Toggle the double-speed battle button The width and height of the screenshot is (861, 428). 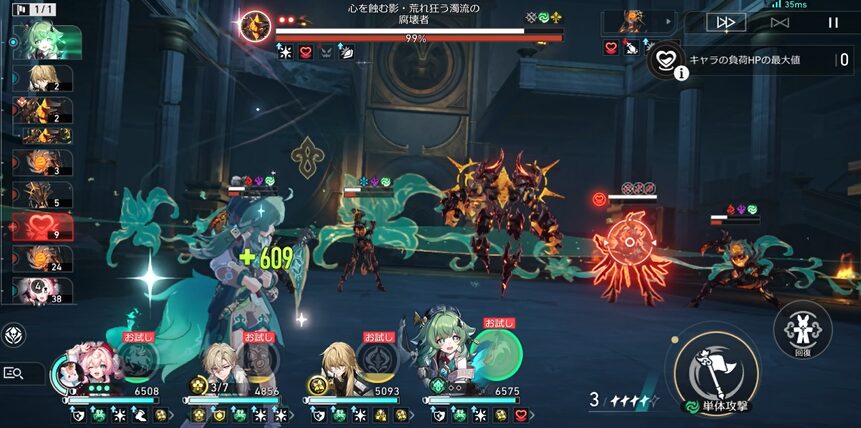(726, 22)
